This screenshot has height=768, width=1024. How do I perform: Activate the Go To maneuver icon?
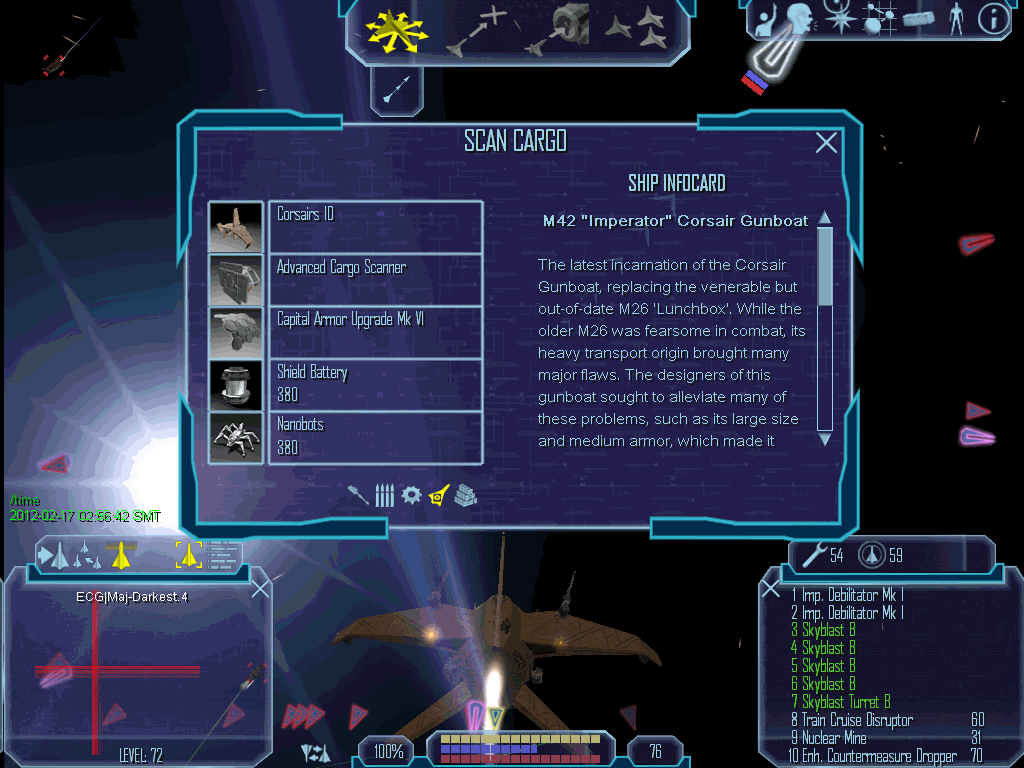[x=476, y=30]
